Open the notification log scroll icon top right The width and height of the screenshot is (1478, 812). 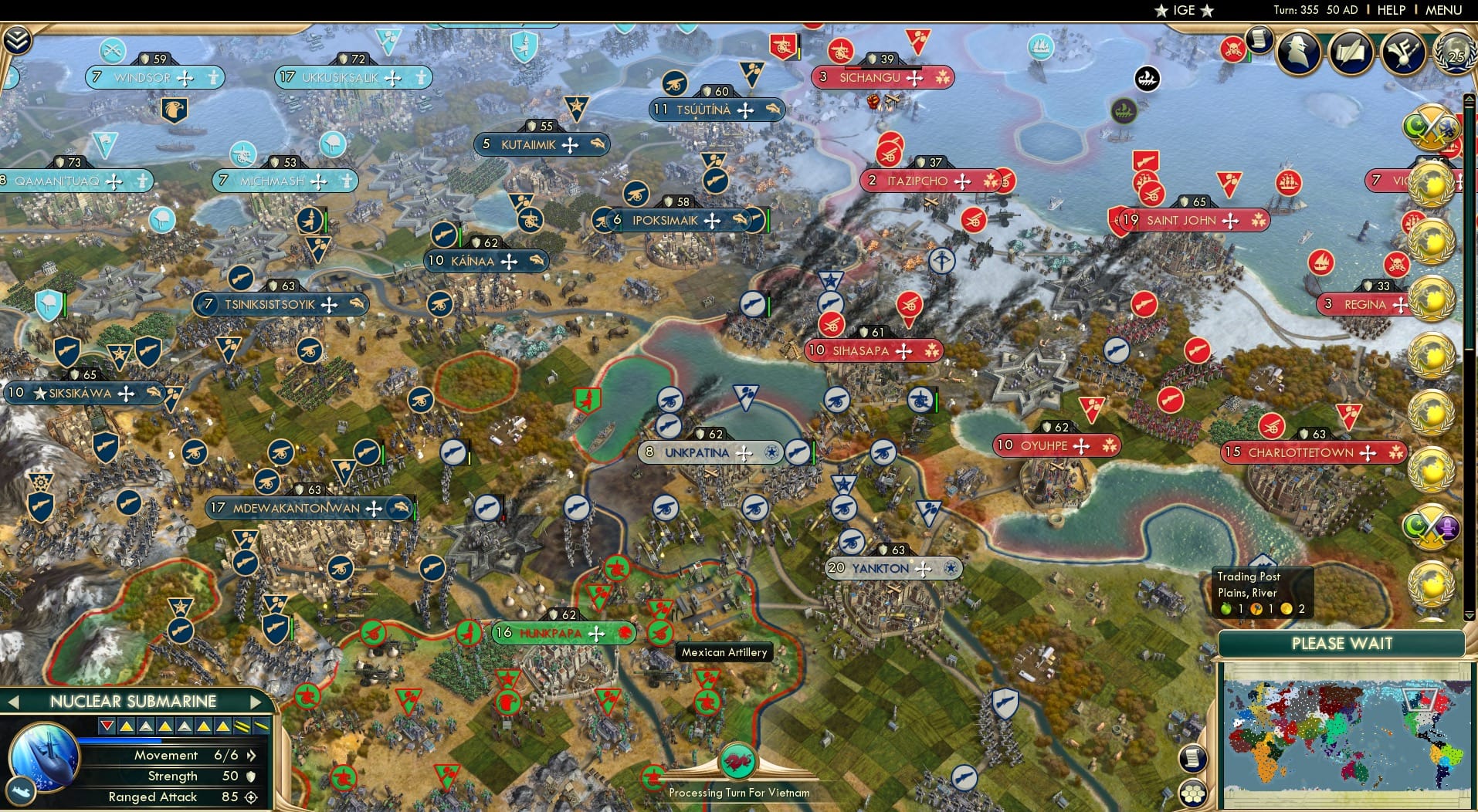[x=1258, y=41]
